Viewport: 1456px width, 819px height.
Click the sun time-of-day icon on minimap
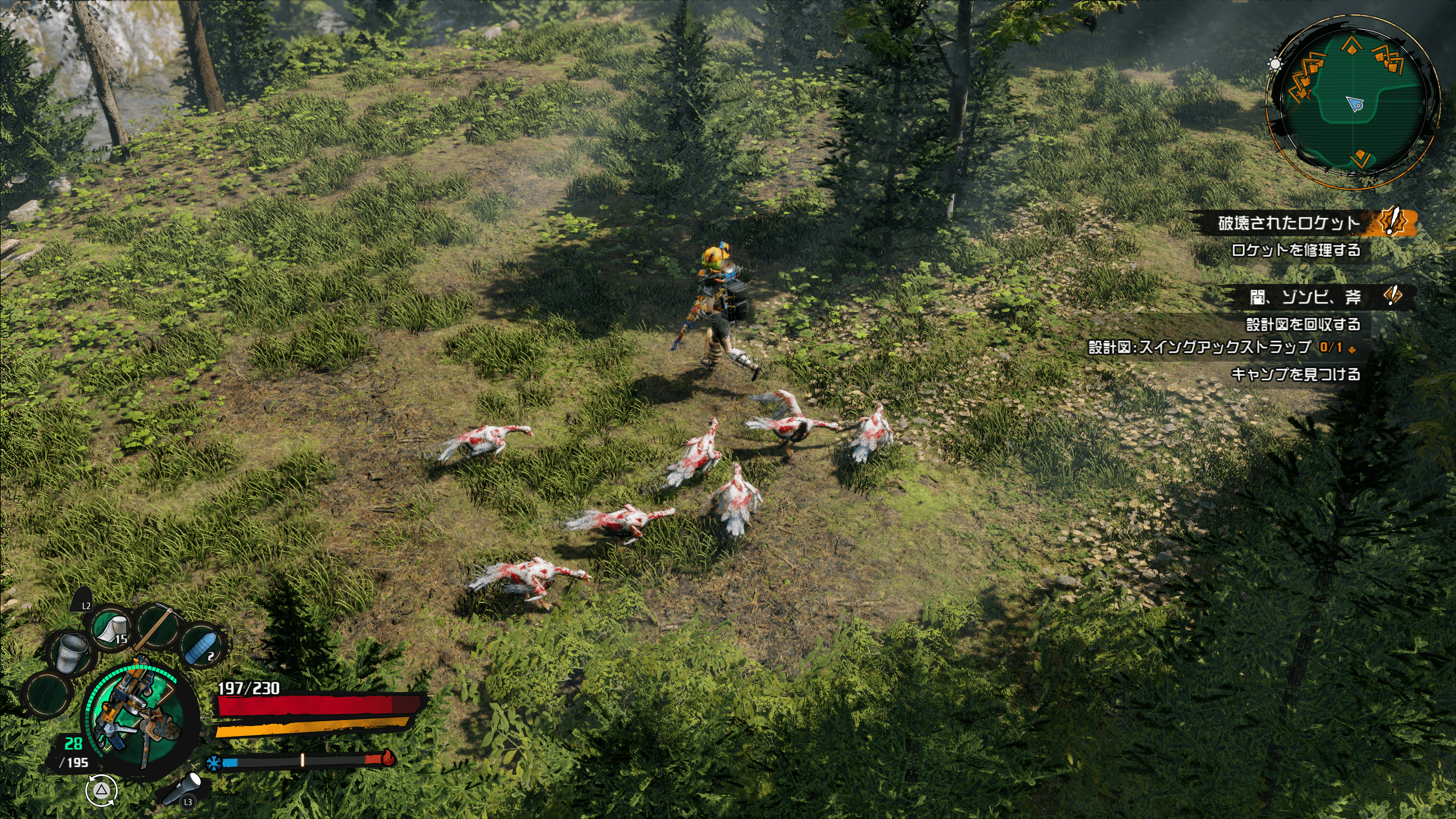(x=1274, y=63)
